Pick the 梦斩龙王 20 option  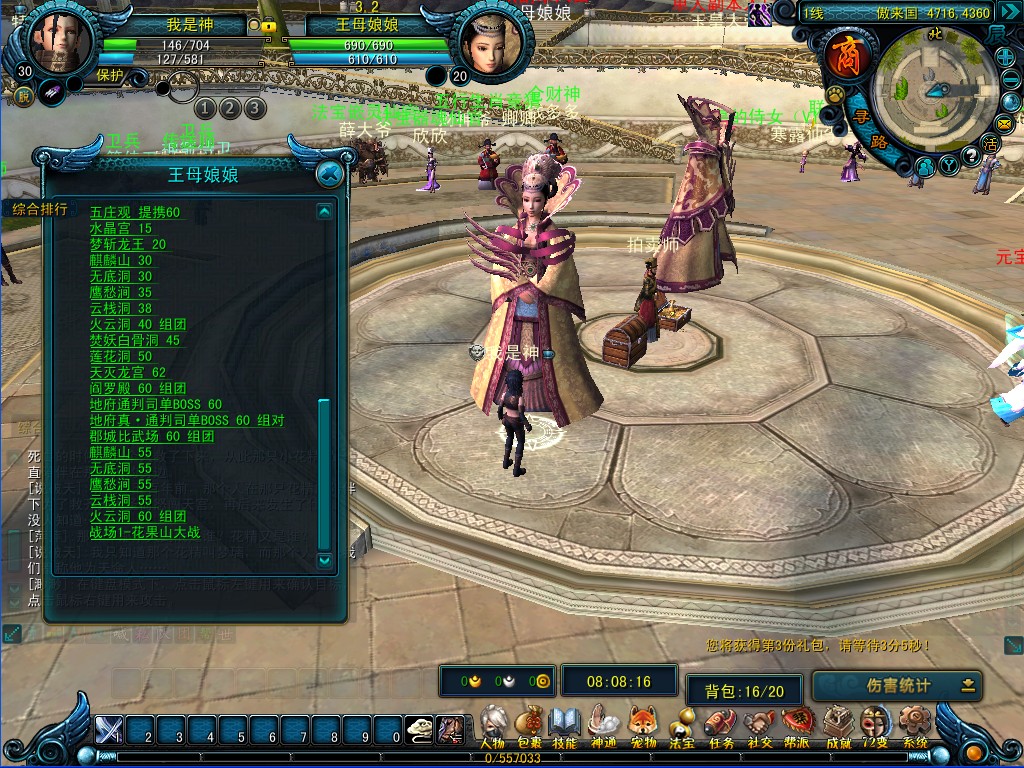click(x=128, y=244)
